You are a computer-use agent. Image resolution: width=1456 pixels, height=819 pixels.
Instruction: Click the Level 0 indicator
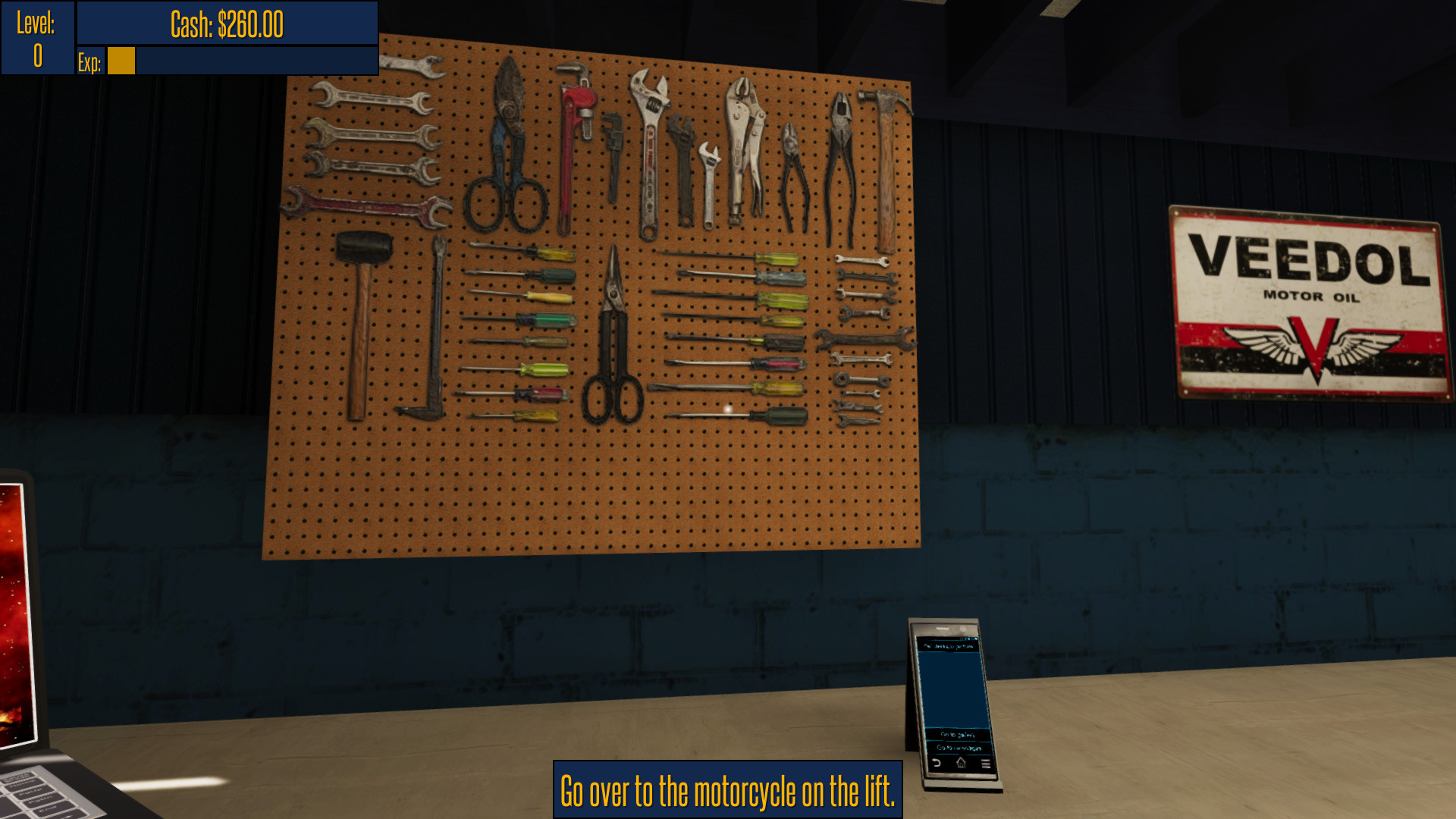coord(36,36)
